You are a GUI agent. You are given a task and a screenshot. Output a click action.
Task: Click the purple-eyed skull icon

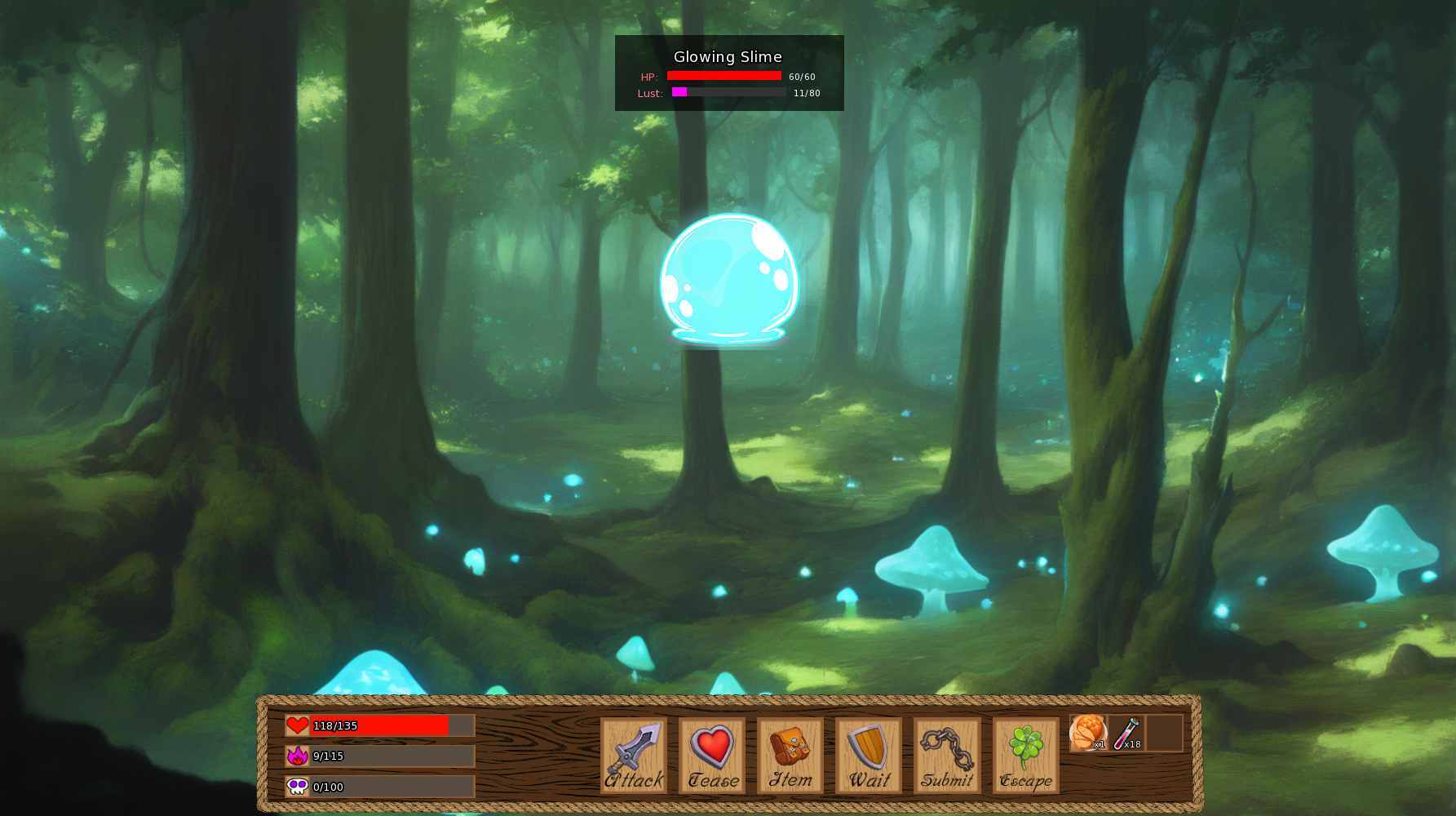click(296, 787)
